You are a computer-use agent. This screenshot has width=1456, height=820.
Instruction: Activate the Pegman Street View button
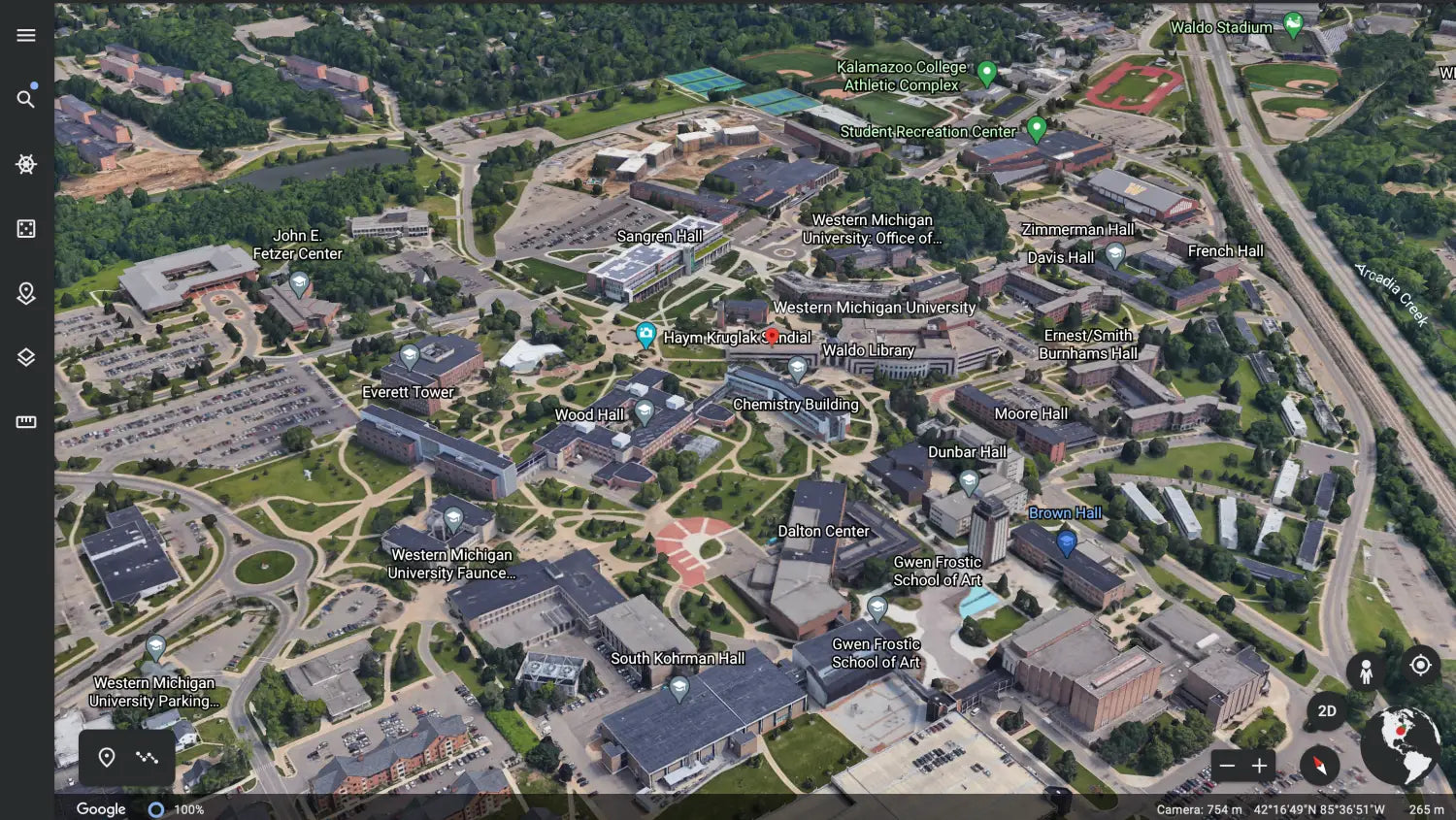pos(1366,670)
